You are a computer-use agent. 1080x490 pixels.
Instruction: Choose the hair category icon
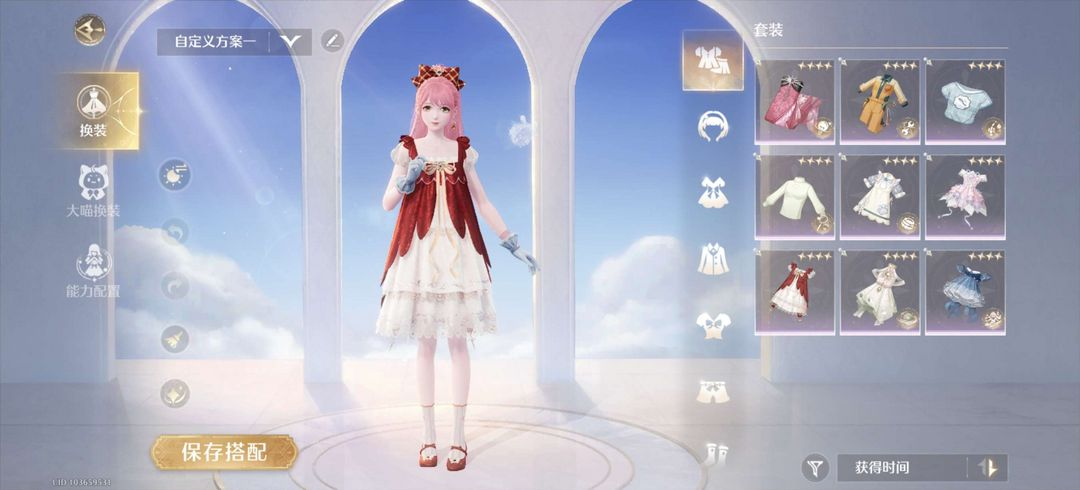713,124
